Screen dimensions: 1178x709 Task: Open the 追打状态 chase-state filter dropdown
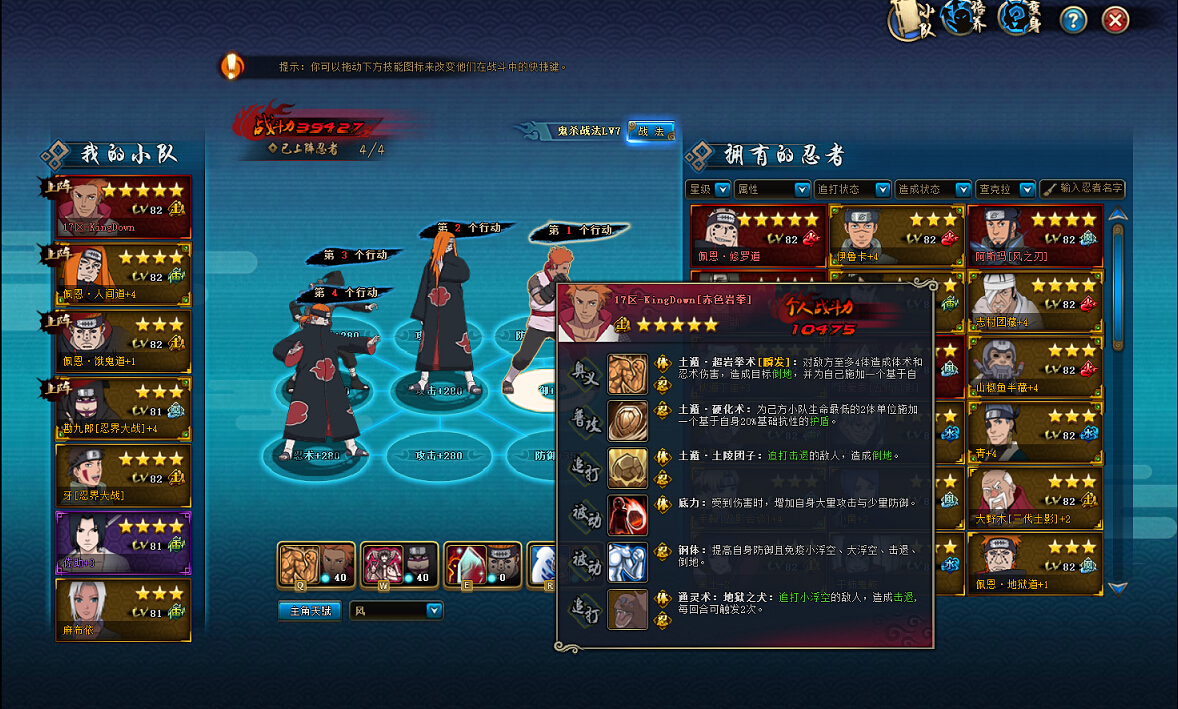point(852,189)
